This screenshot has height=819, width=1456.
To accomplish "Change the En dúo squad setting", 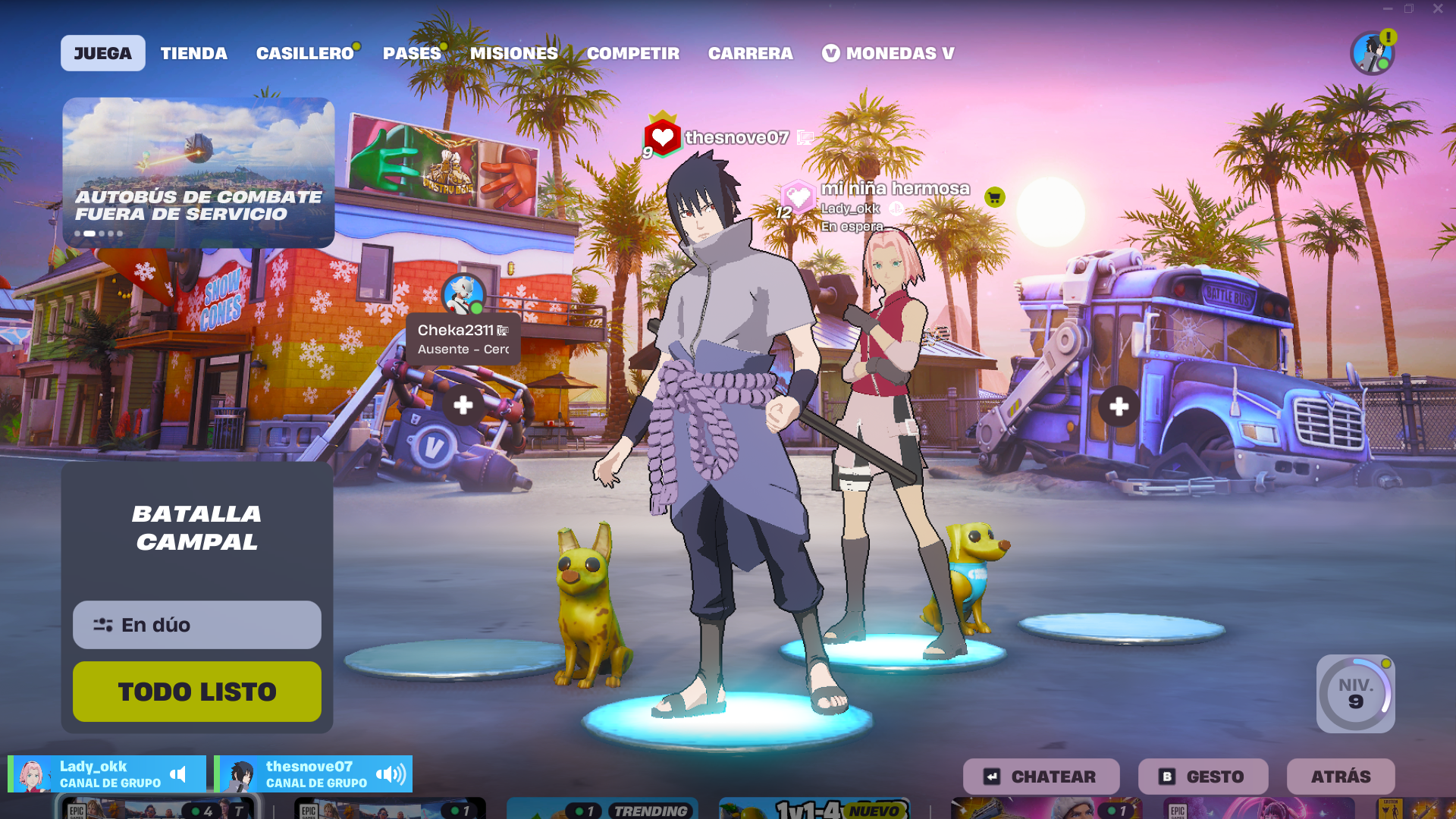I will 196,625.
